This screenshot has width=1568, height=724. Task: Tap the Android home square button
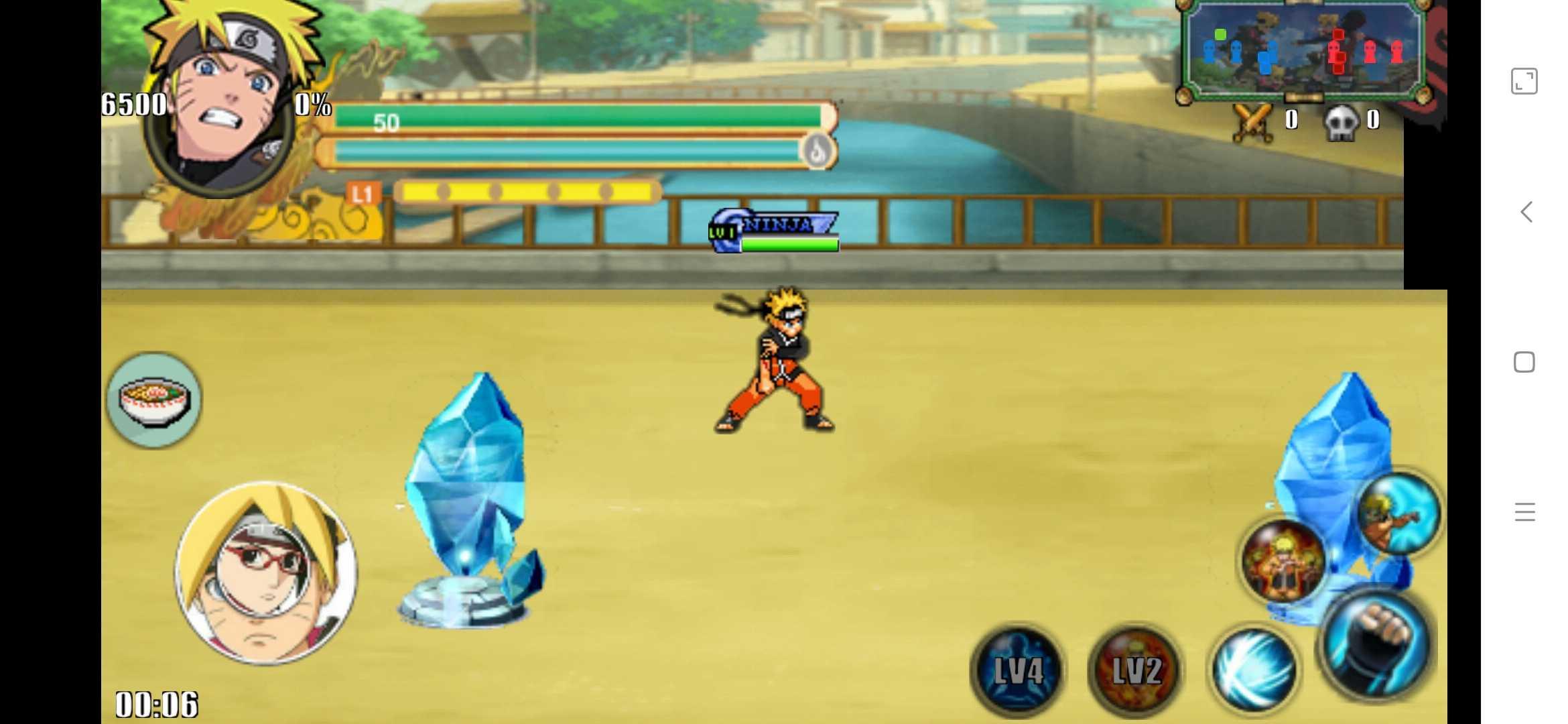click(x=1524, y=363)
